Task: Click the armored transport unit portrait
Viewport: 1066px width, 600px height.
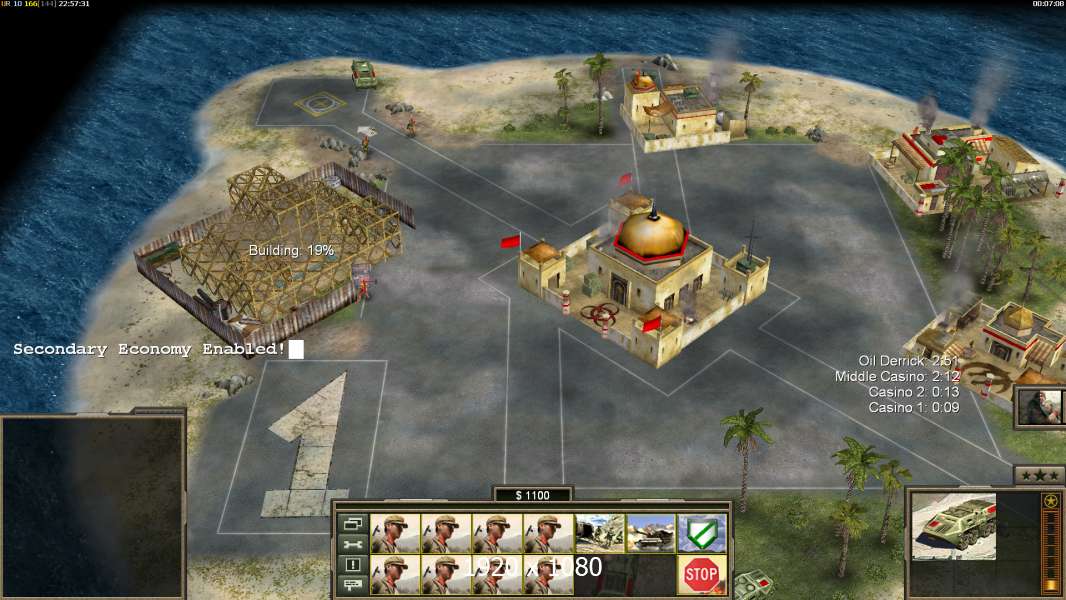Action: point(954,527)
